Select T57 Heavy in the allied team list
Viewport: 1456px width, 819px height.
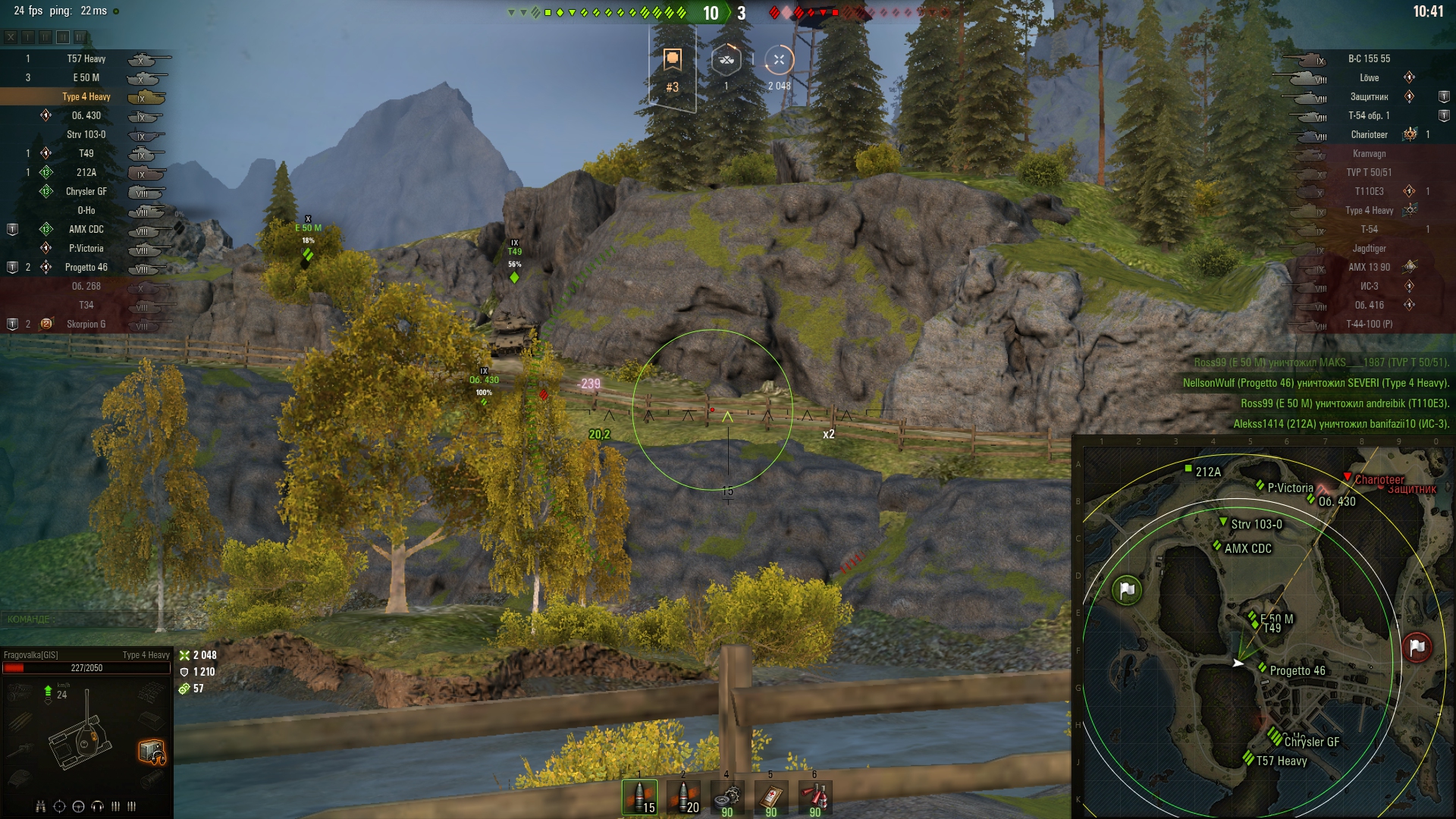coord(86,58)
